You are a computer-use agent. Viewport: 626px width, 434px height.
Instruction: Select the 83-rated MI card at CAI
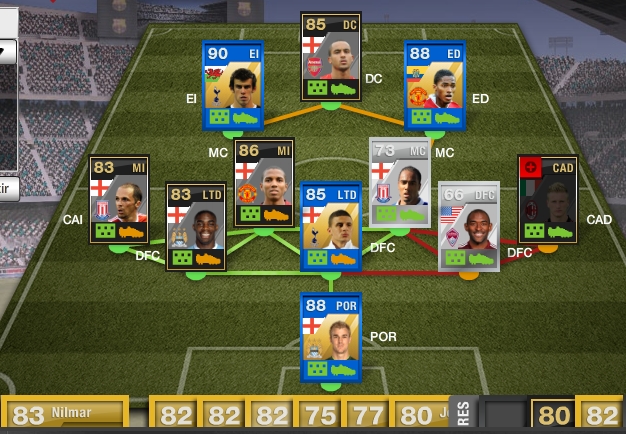[120, 200]
